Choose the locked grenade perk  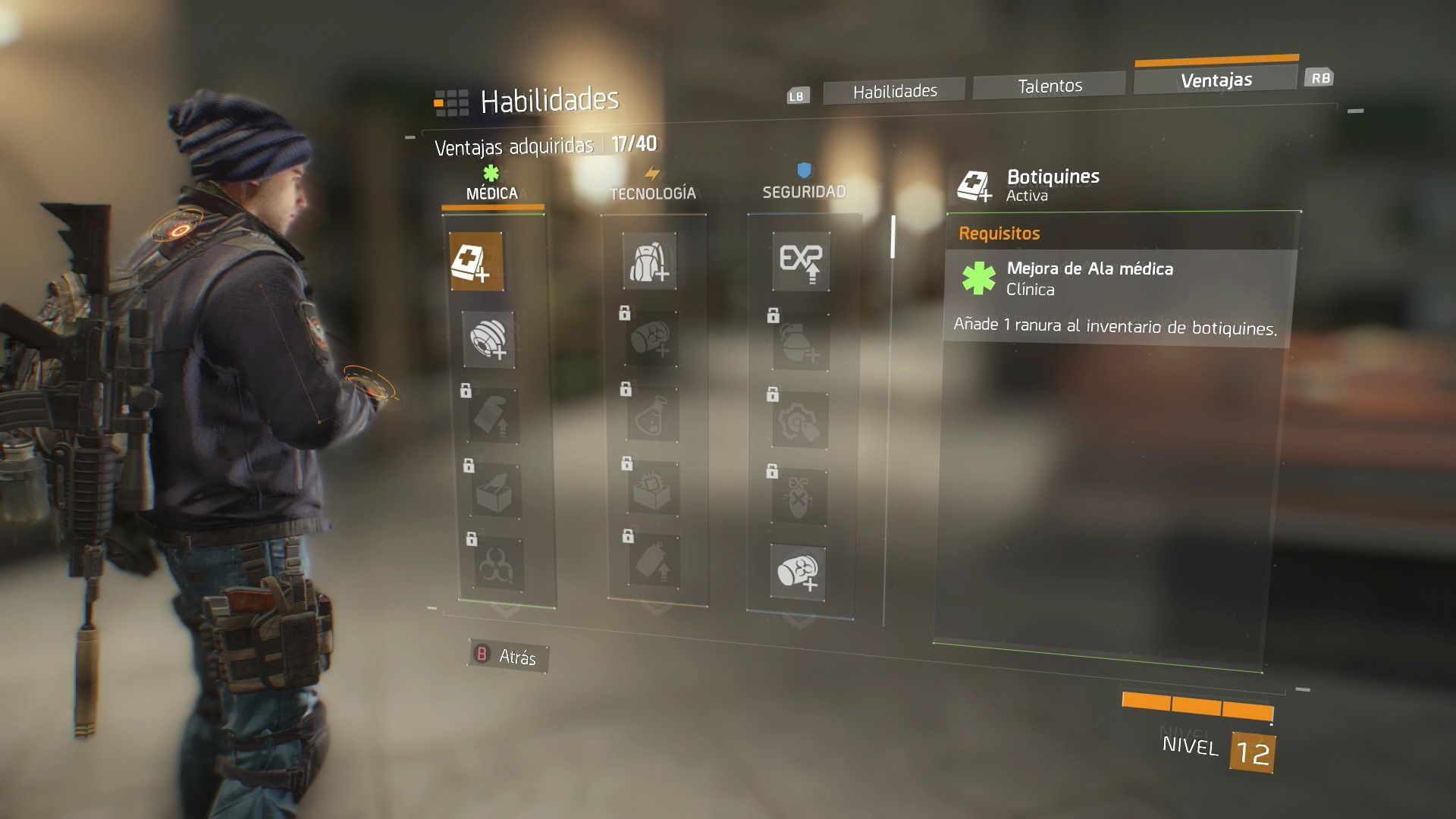click(x=801, y=344)
